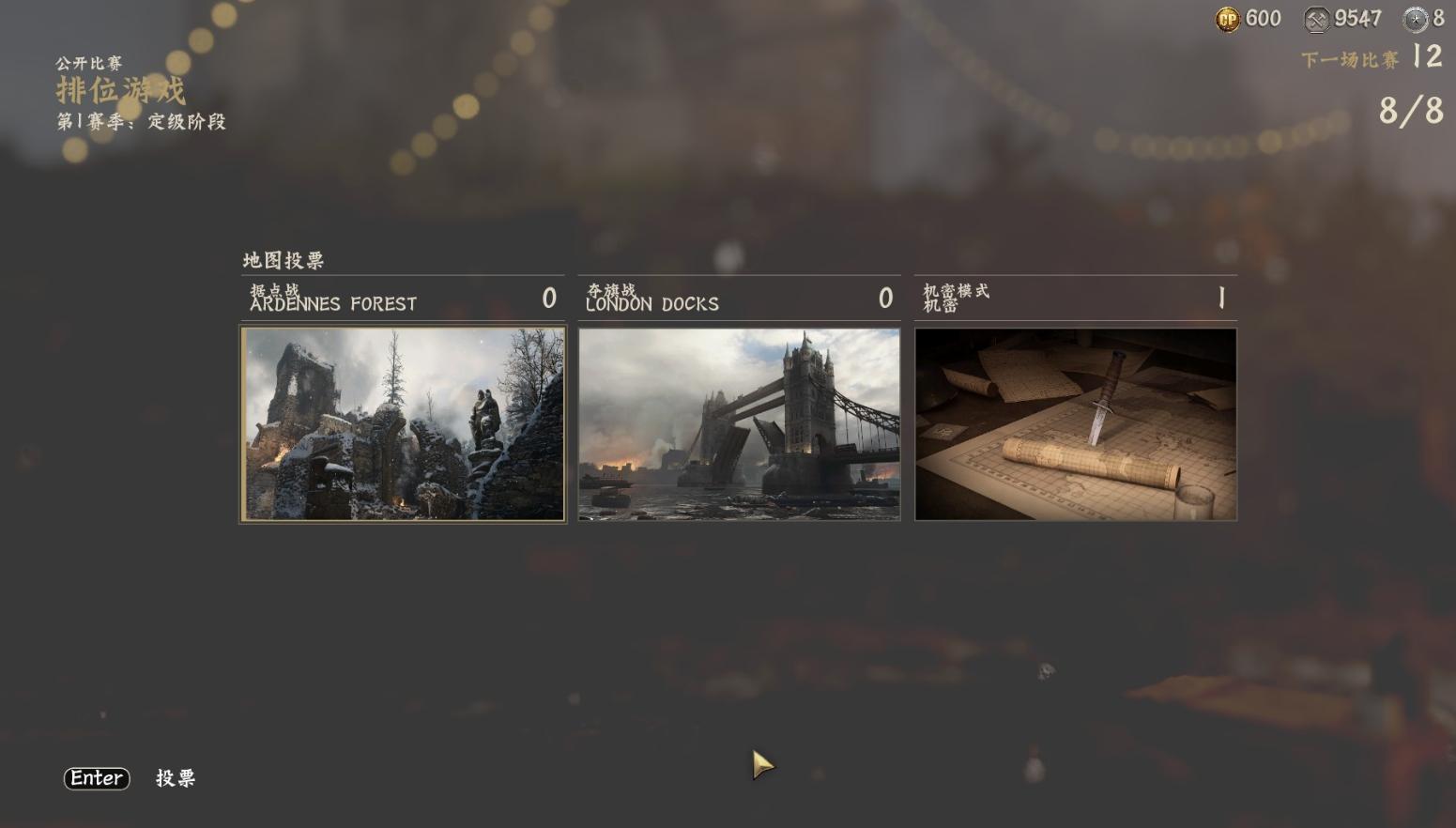Viewport: 1456px width, 828px height.
Task: Vote for the London Docks map
Action: click(739, 423)
